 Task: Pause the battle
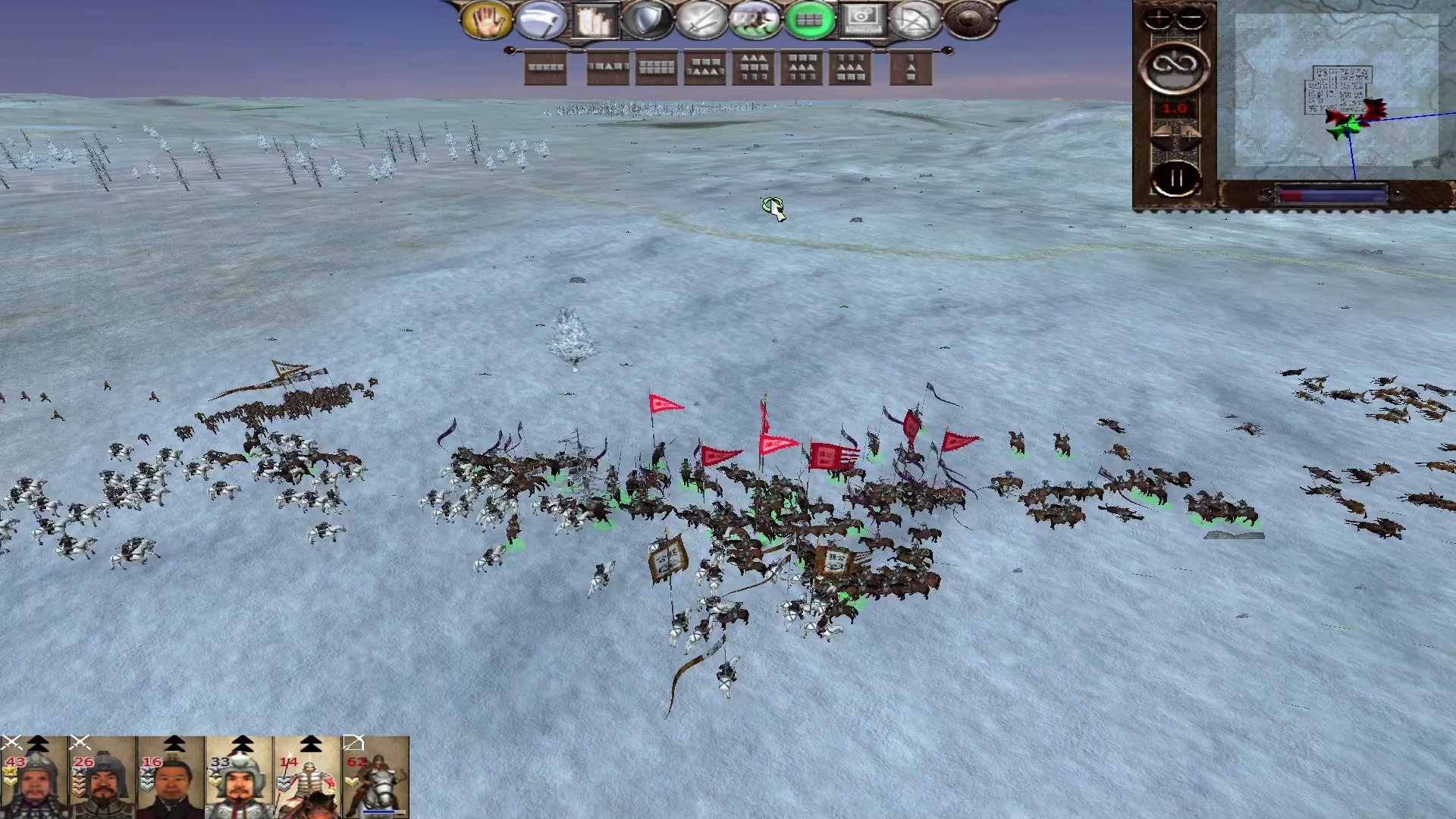click(x=1175, y=180)
